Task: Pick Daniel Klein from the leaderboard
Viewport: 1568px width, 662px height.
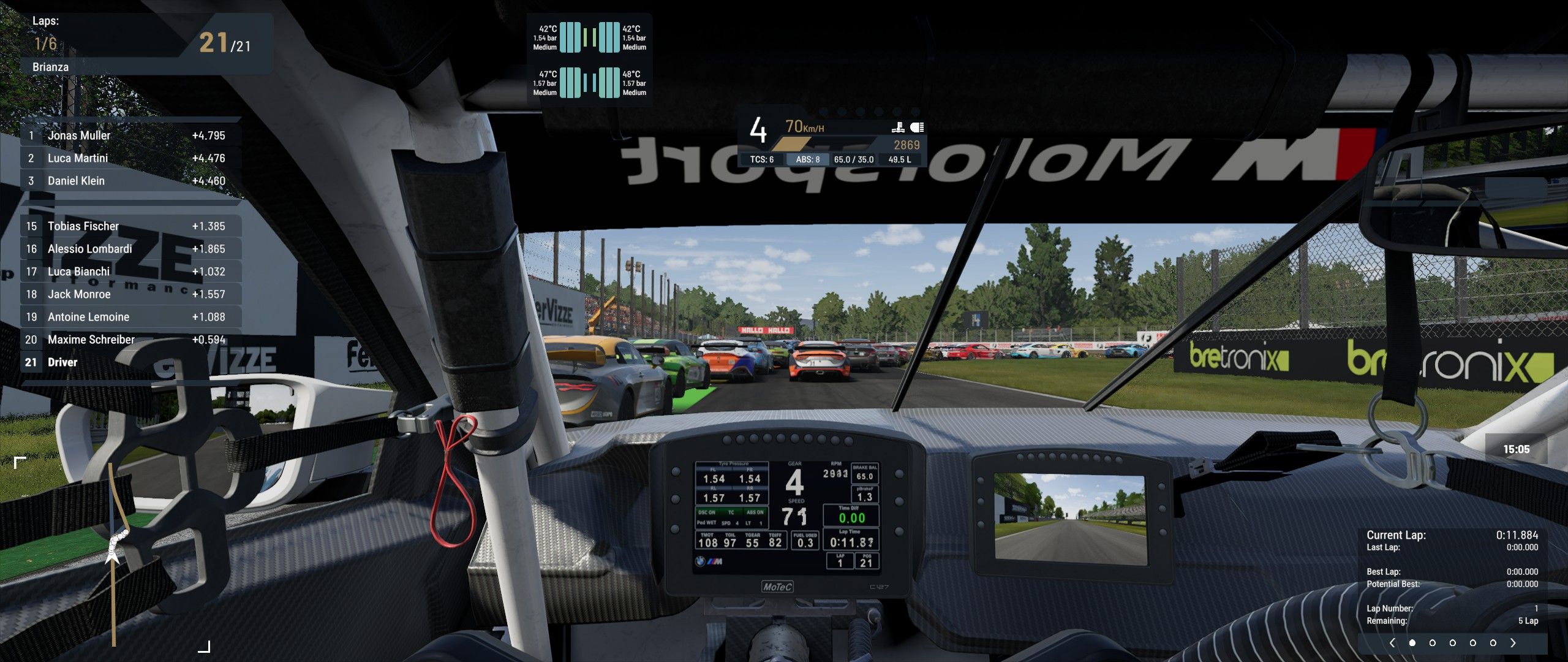Action: click(130, 181)
